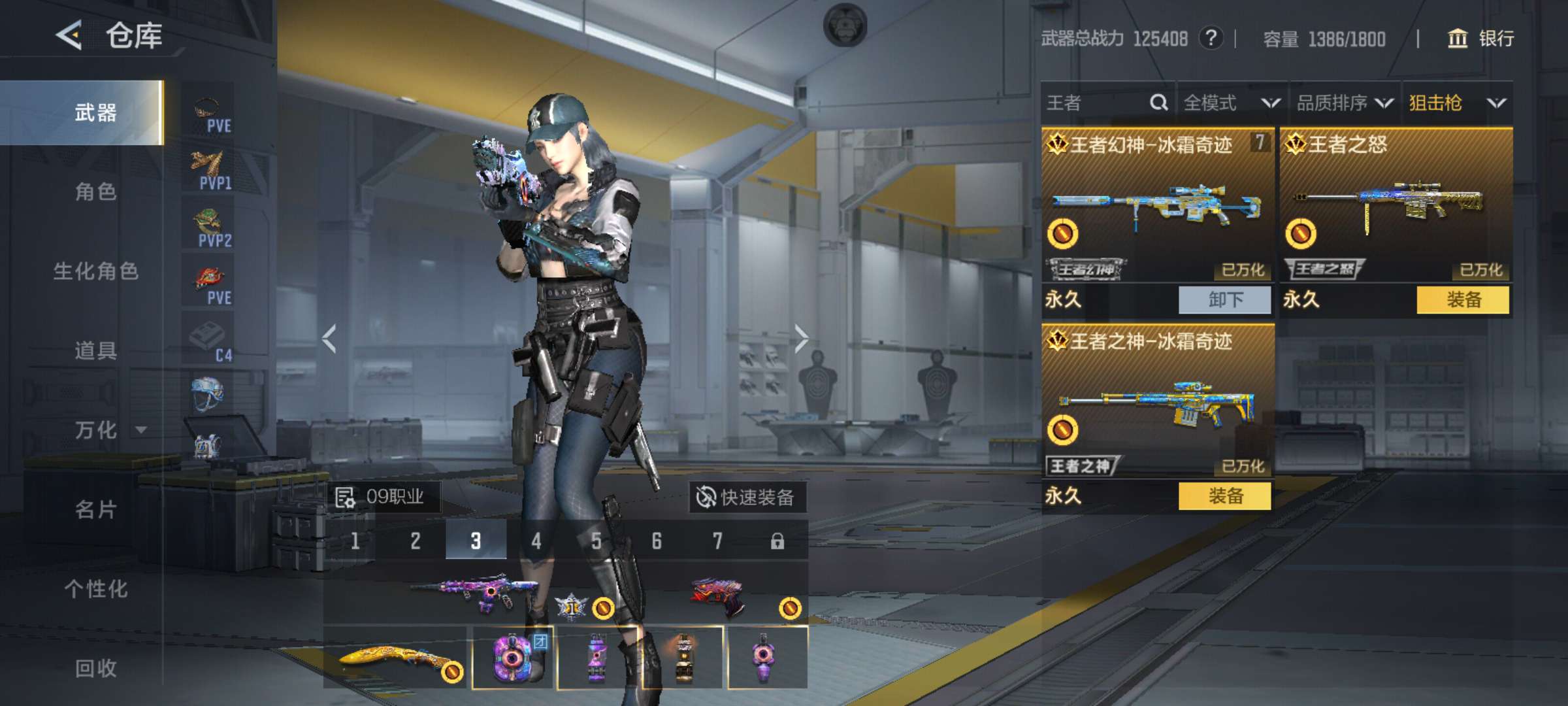Viewport: 1568px width, 706px height.
Task: Switch to the 个性化 category
Action: 95,589
